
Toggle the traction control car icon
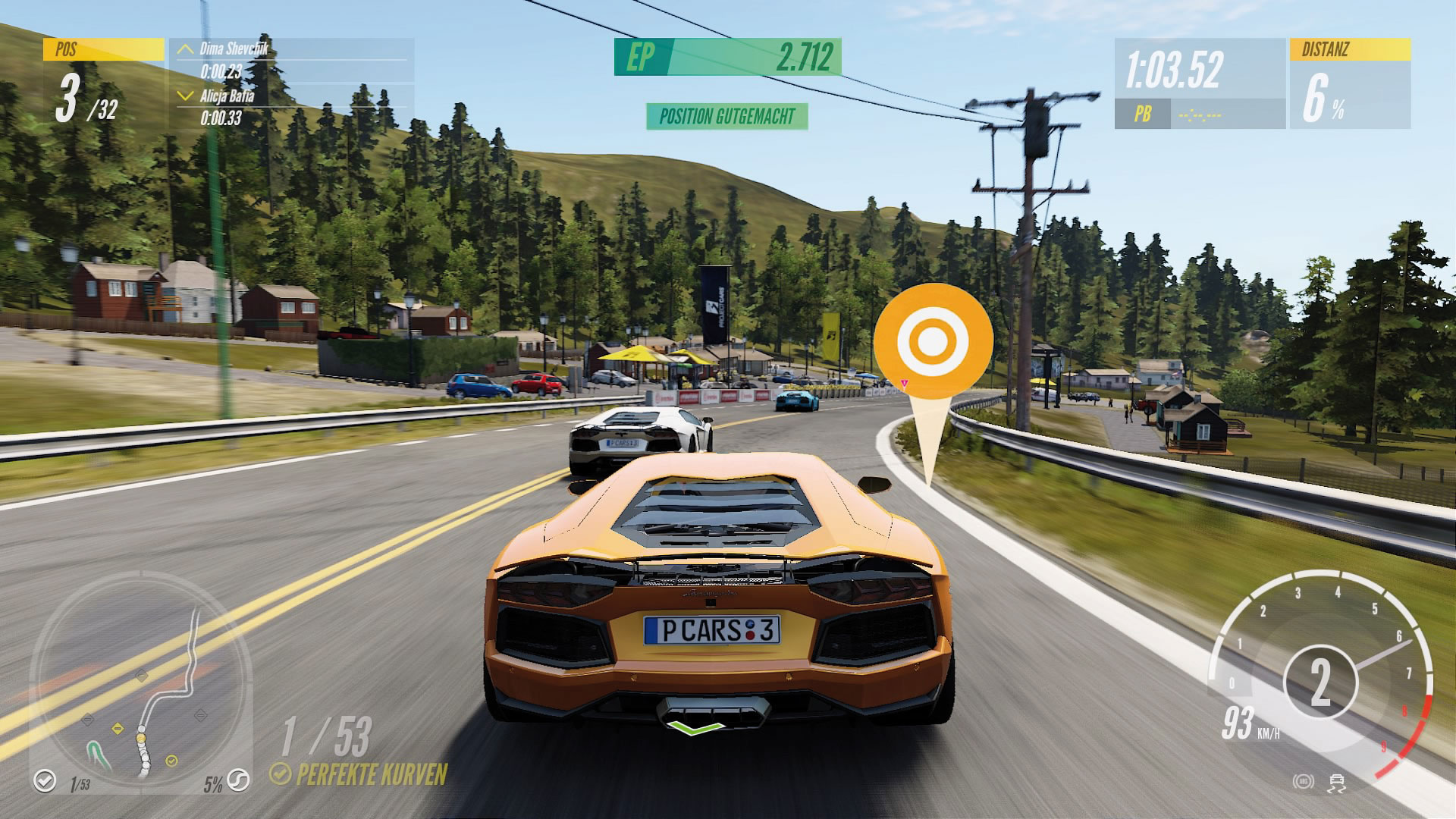(x=1336, y=783)
